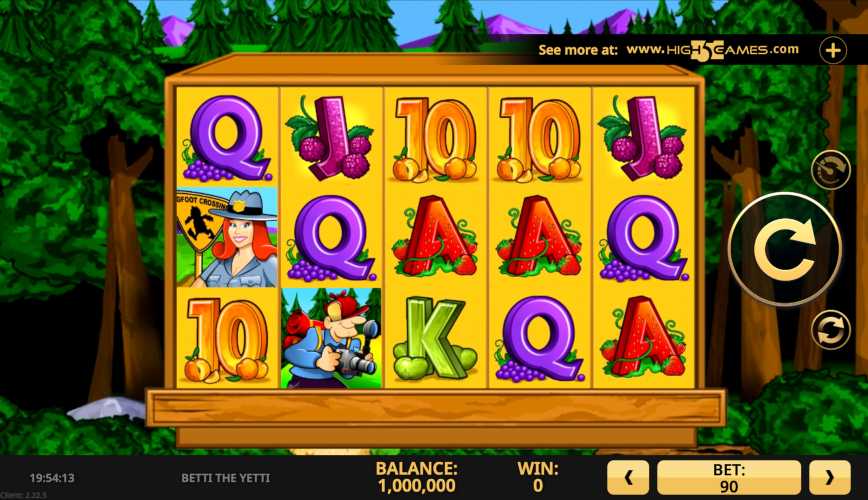Screen dimensions: 868x500
Task: Start autoplay with the two-arrow cycle button
Action: 830,329
